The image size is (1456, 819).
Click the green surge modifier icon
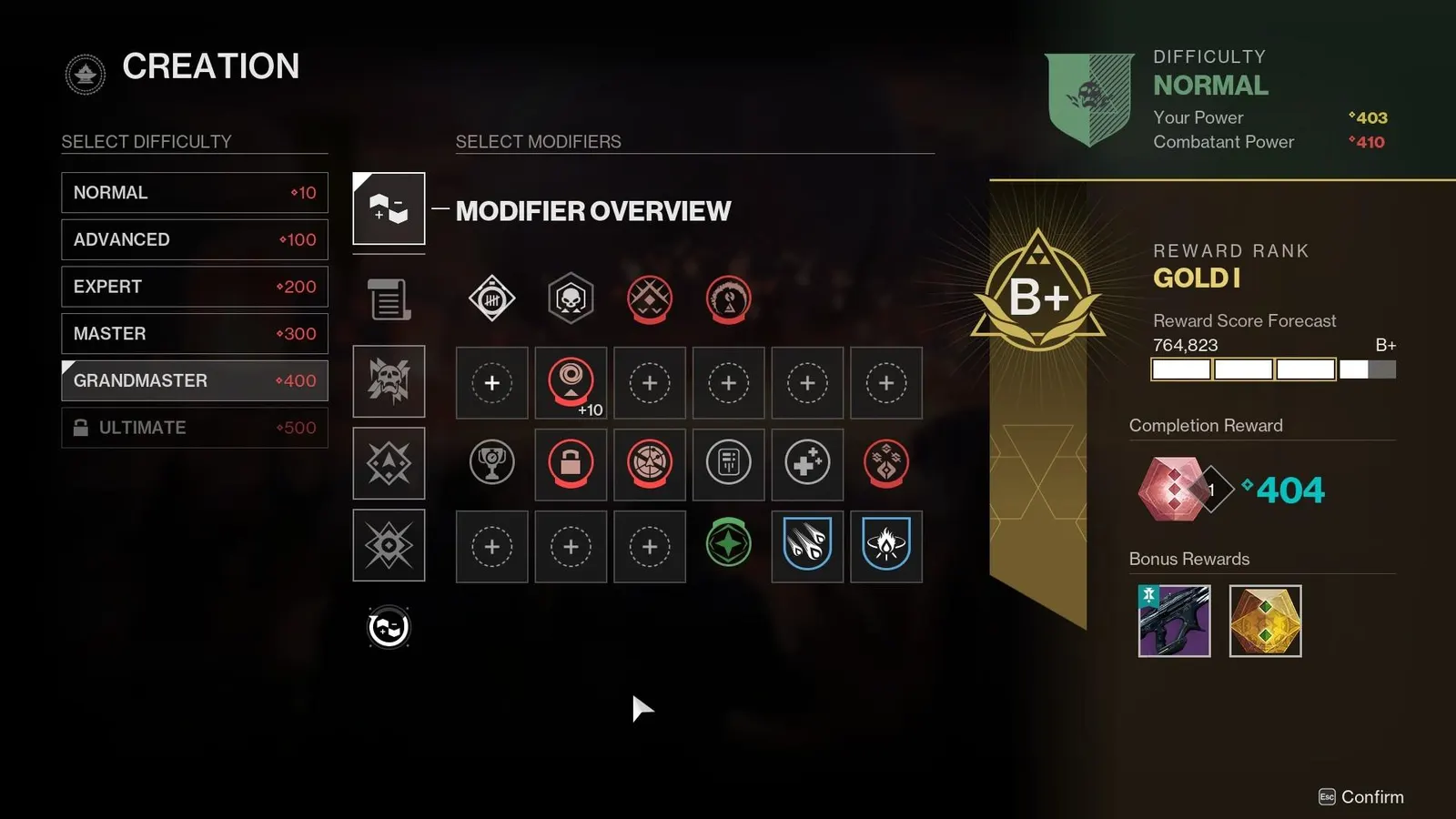pos(728,542)
